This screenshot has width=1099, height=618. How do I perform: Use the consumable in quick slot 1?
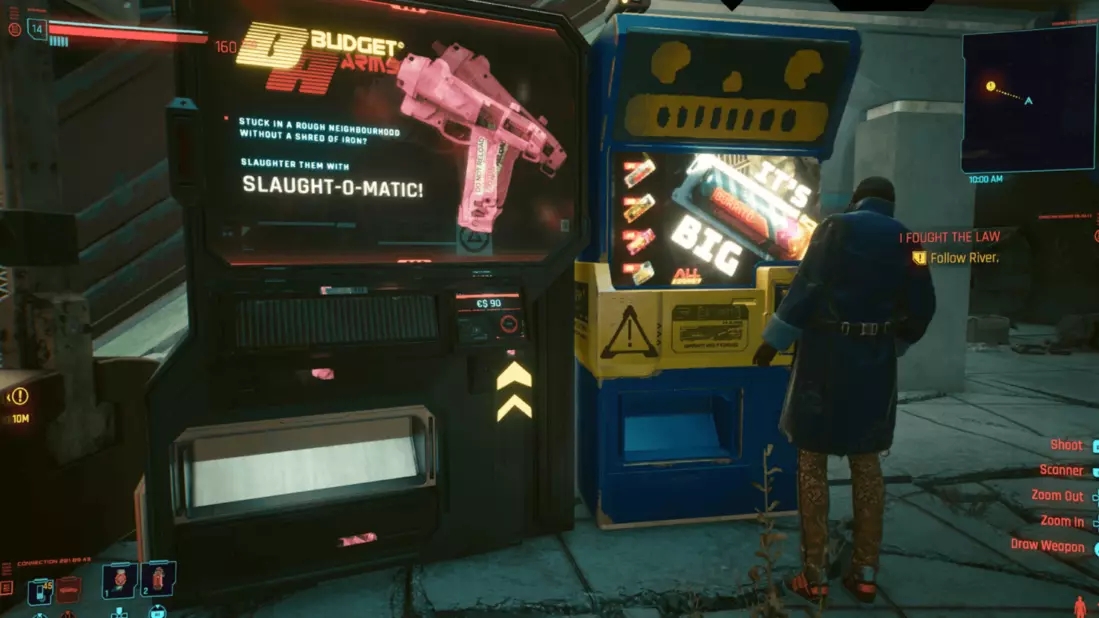[x=118, y=578]
